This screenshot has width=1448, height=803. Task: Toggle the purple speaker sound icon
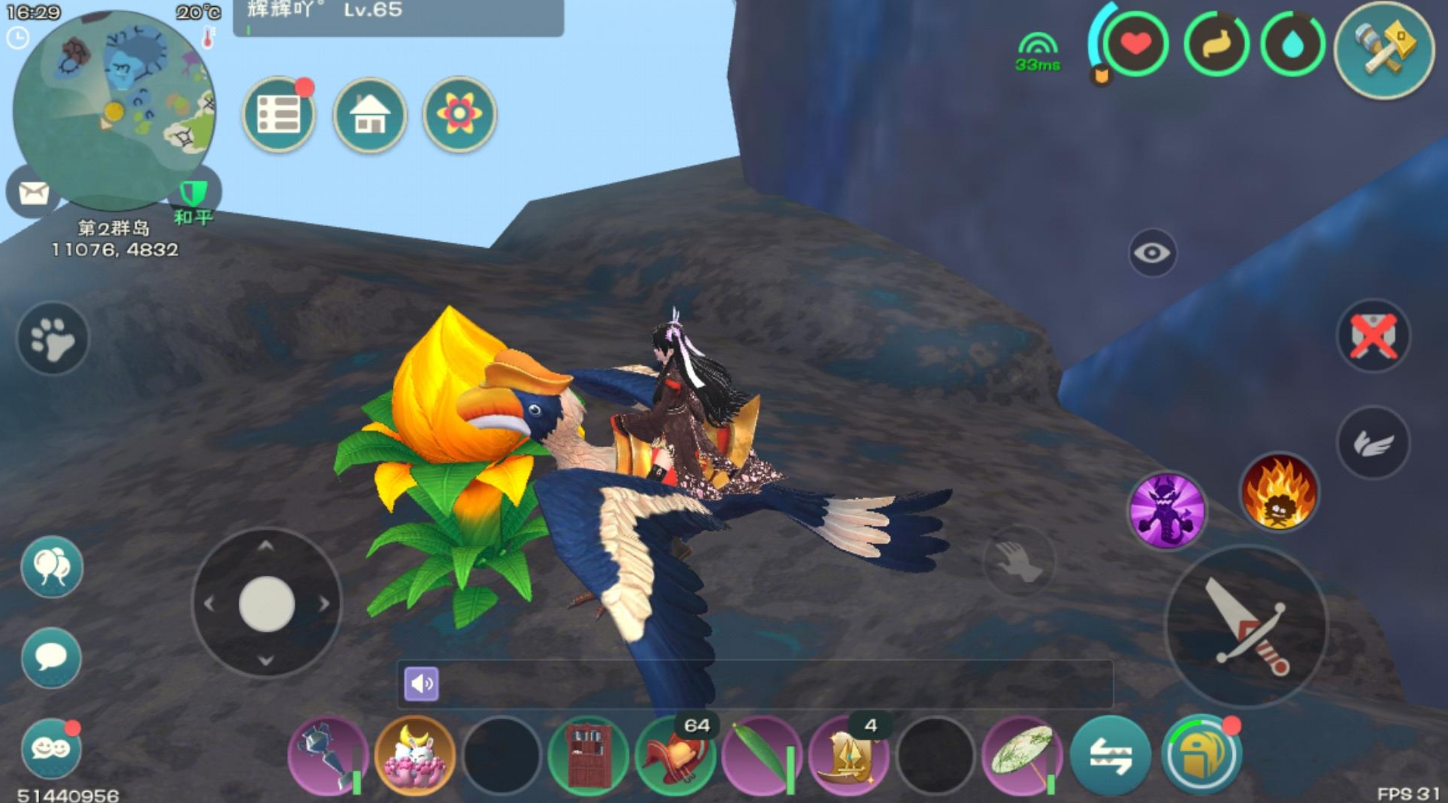(422, 684)
